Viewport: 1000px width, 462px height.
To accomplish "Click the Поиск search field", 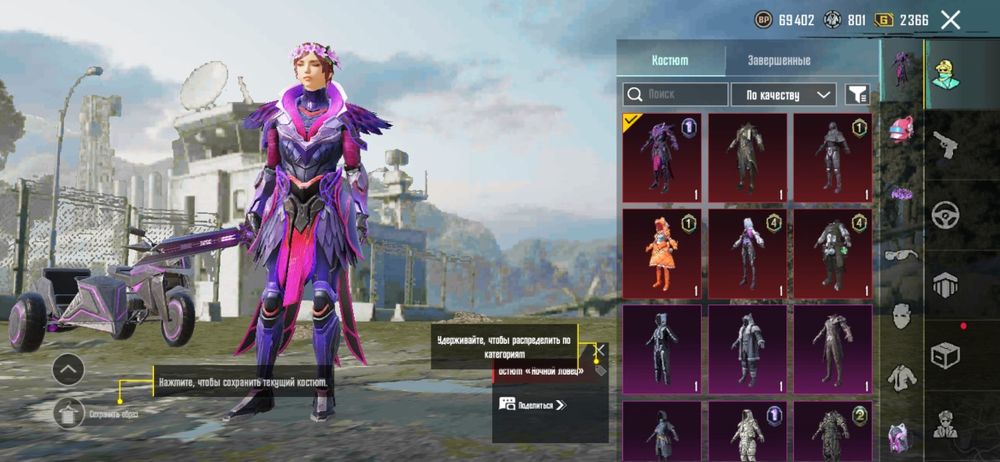I will (676, 94).
